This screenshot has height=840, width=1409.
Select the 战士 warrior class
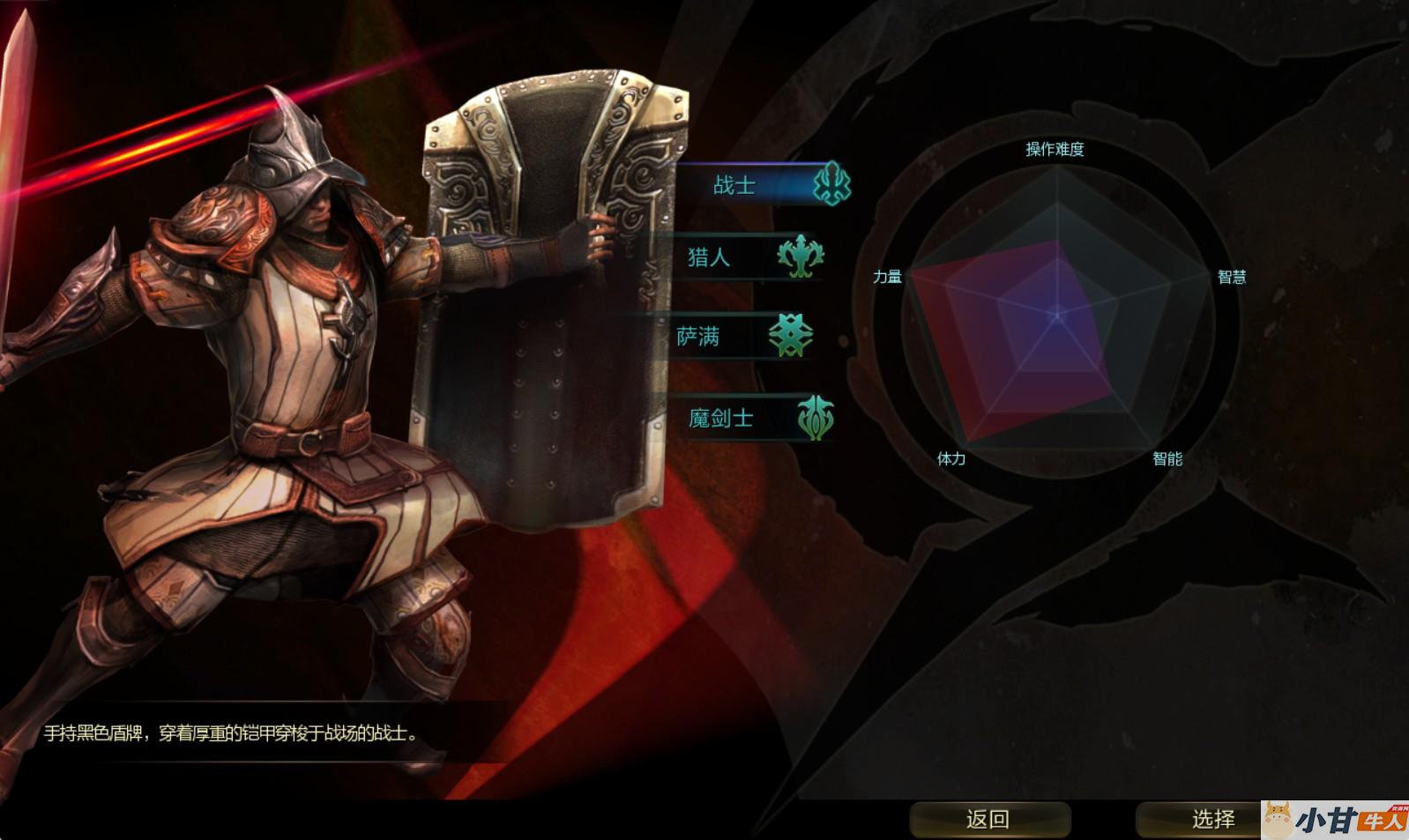759,185
